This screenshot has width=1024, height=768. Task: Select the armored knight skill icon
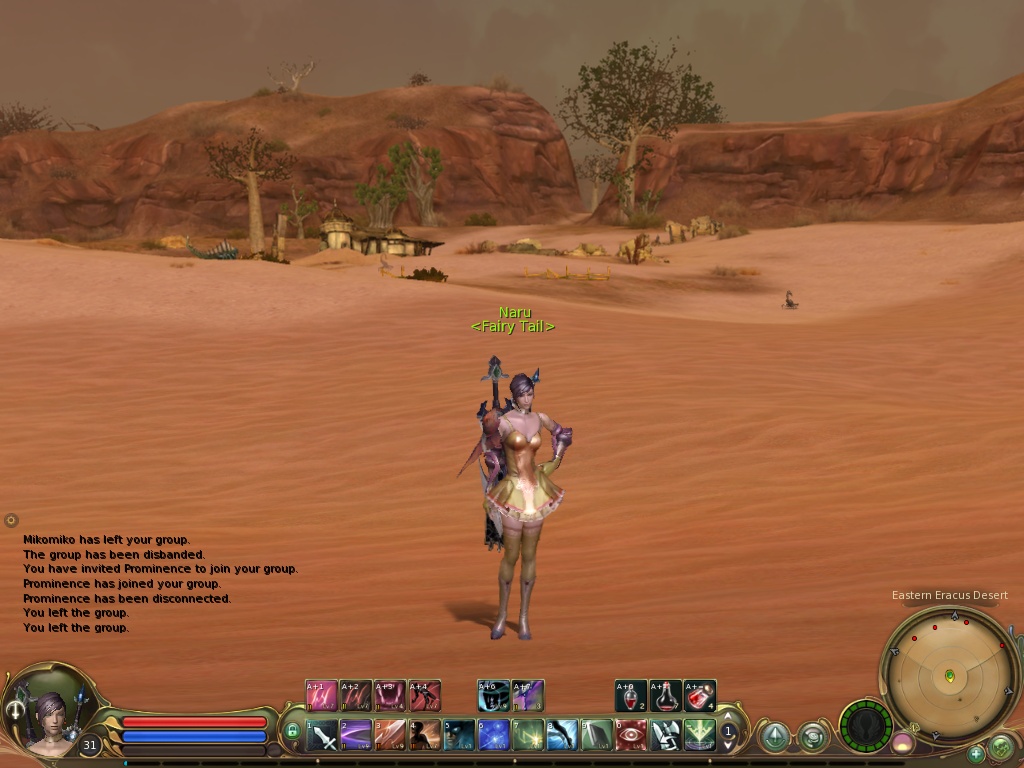[x=666, y=735]
